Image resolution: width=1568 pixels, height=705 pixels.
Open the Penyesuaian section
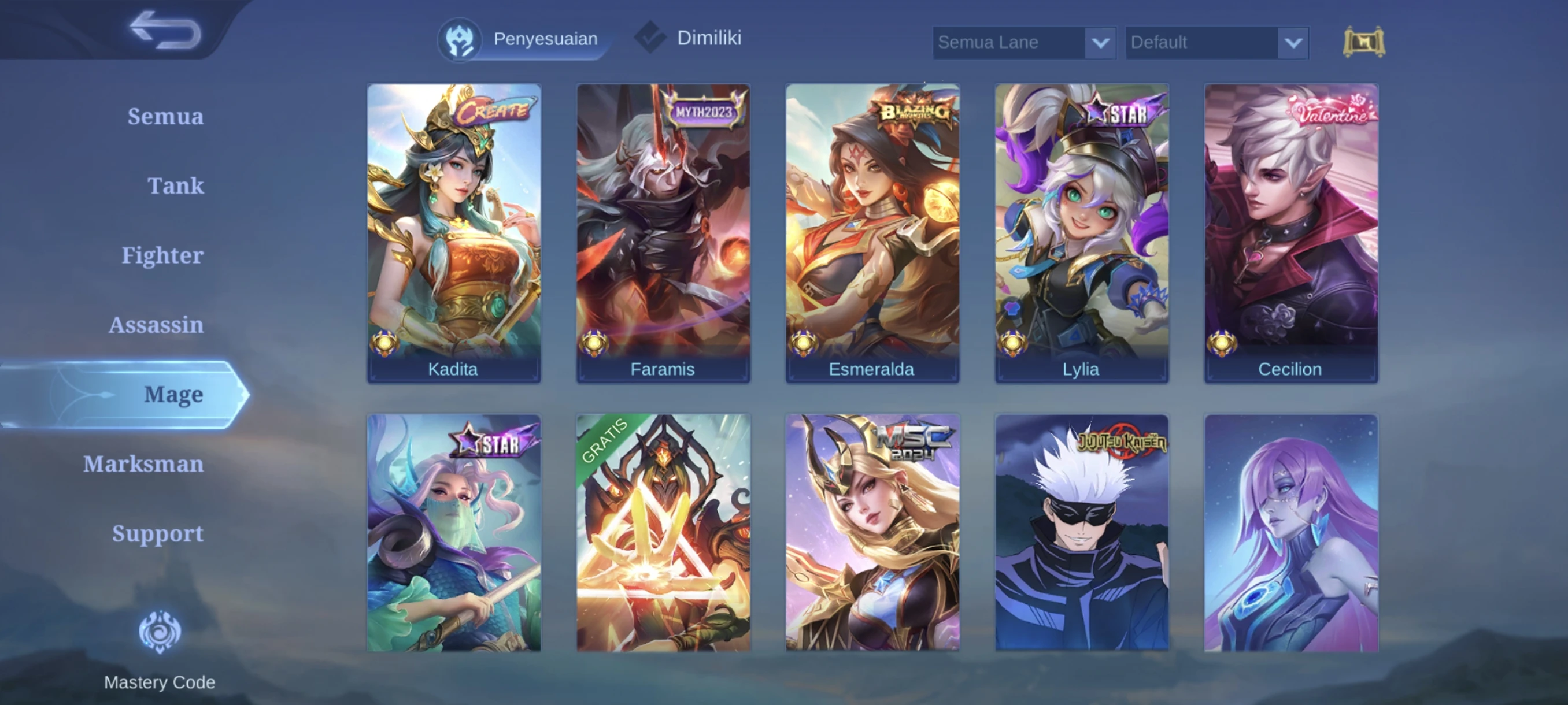(520, 39)
